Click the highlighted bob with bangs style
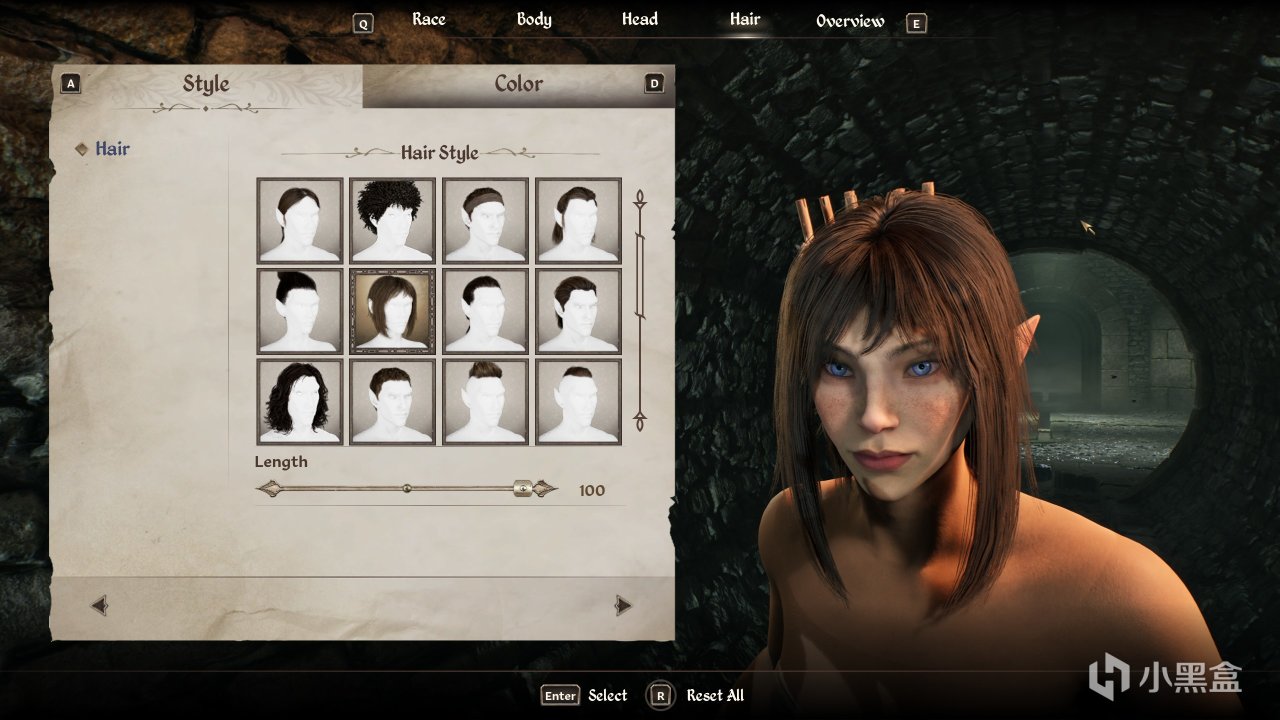Screen dimensions: 1280x720 click(x=392, y=311)
